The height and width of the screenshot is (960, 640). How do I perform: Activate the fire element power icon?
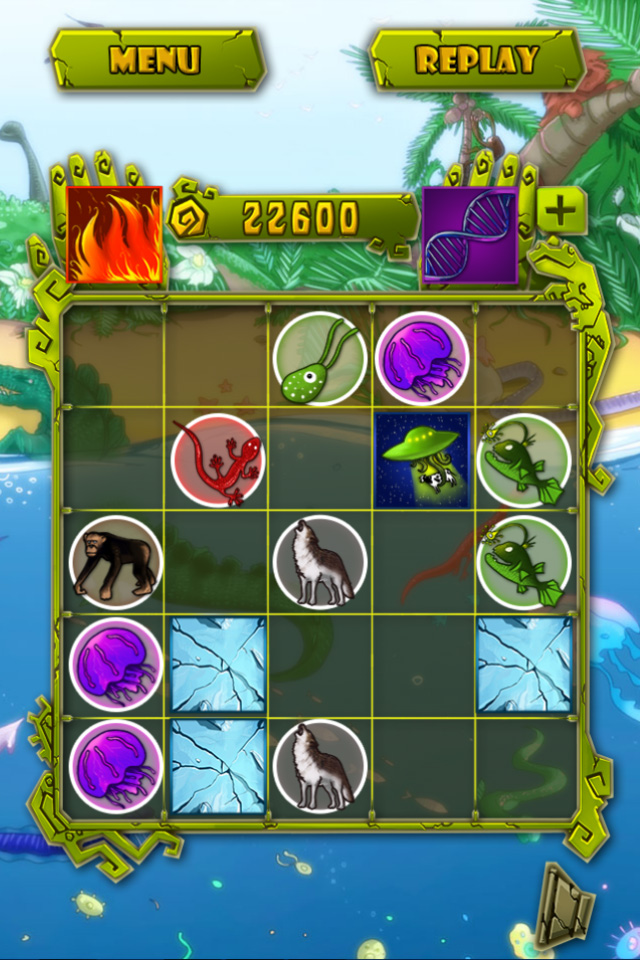coord(114,234)
